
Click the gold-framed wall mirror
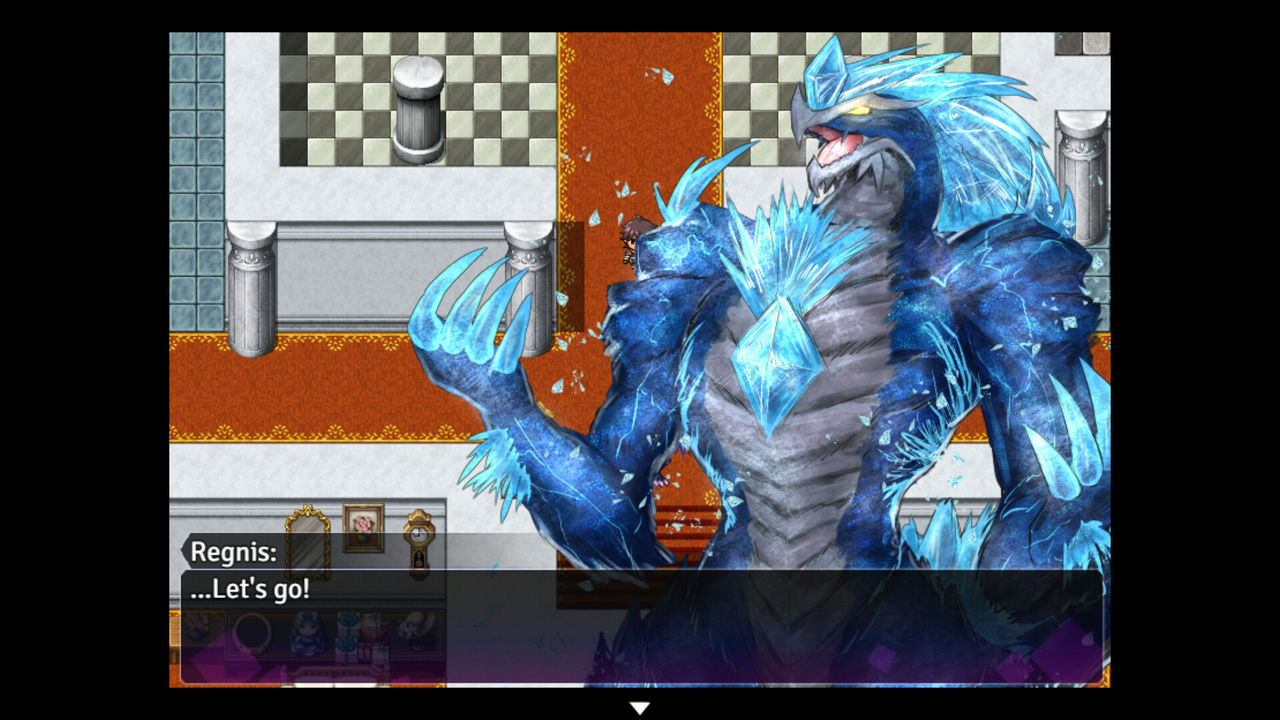click(306, 543)
